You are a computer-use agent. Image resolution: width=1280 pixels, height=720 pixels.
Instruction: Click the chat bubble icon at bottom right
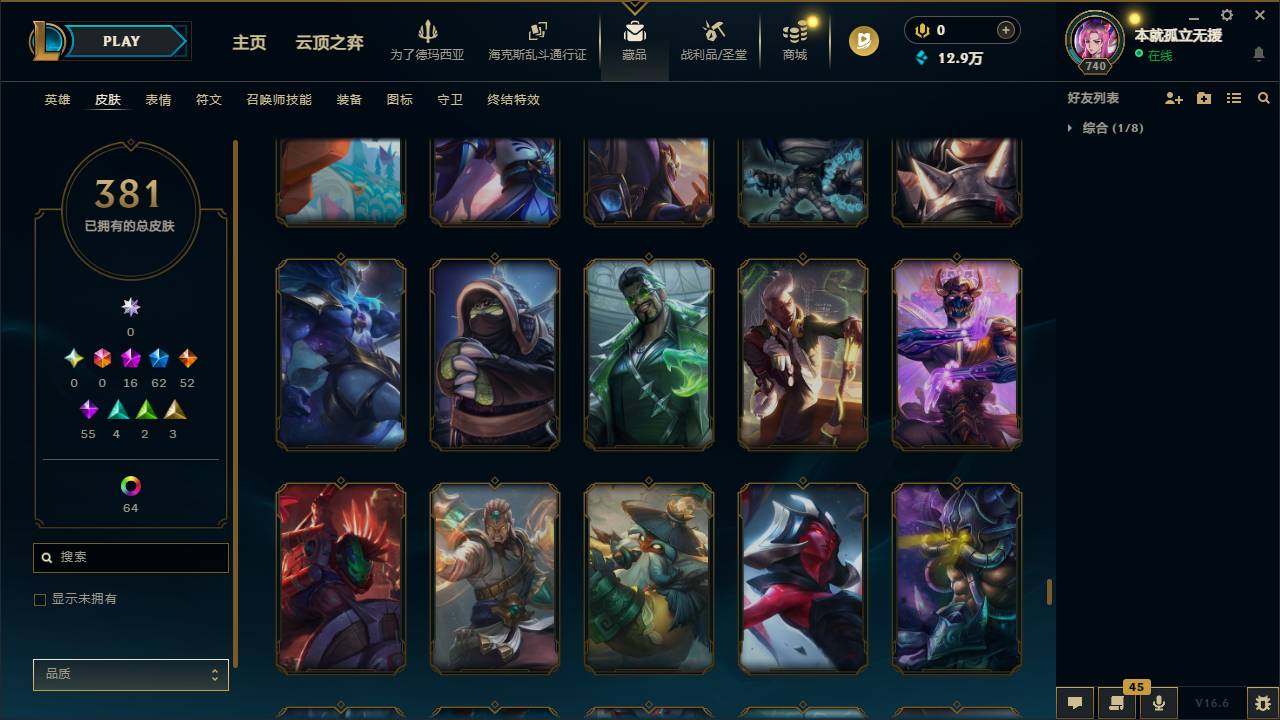pos(1073,702)
